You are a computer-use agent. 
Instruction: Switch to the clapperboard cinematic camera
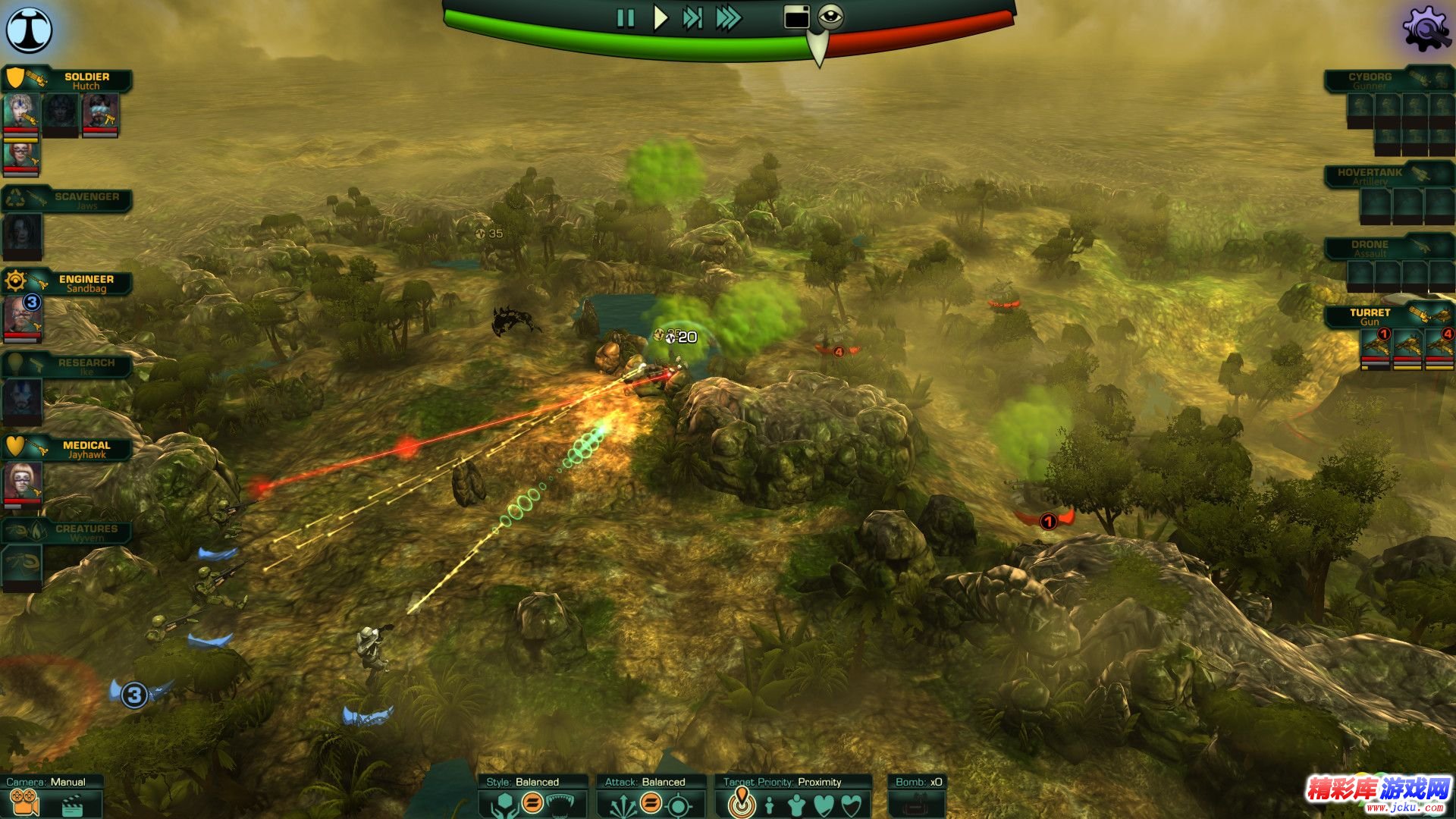pyautogui.click(x=72, y=804)
